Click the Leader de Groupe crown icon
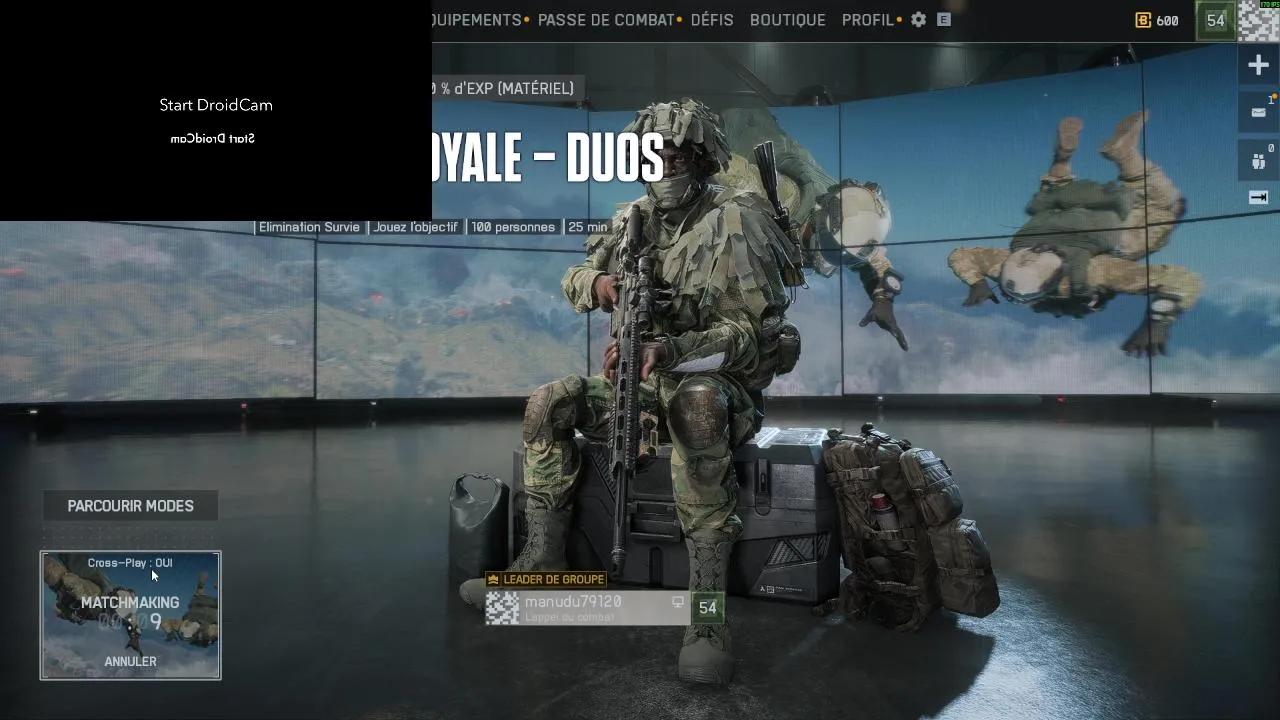 [492, 579]
